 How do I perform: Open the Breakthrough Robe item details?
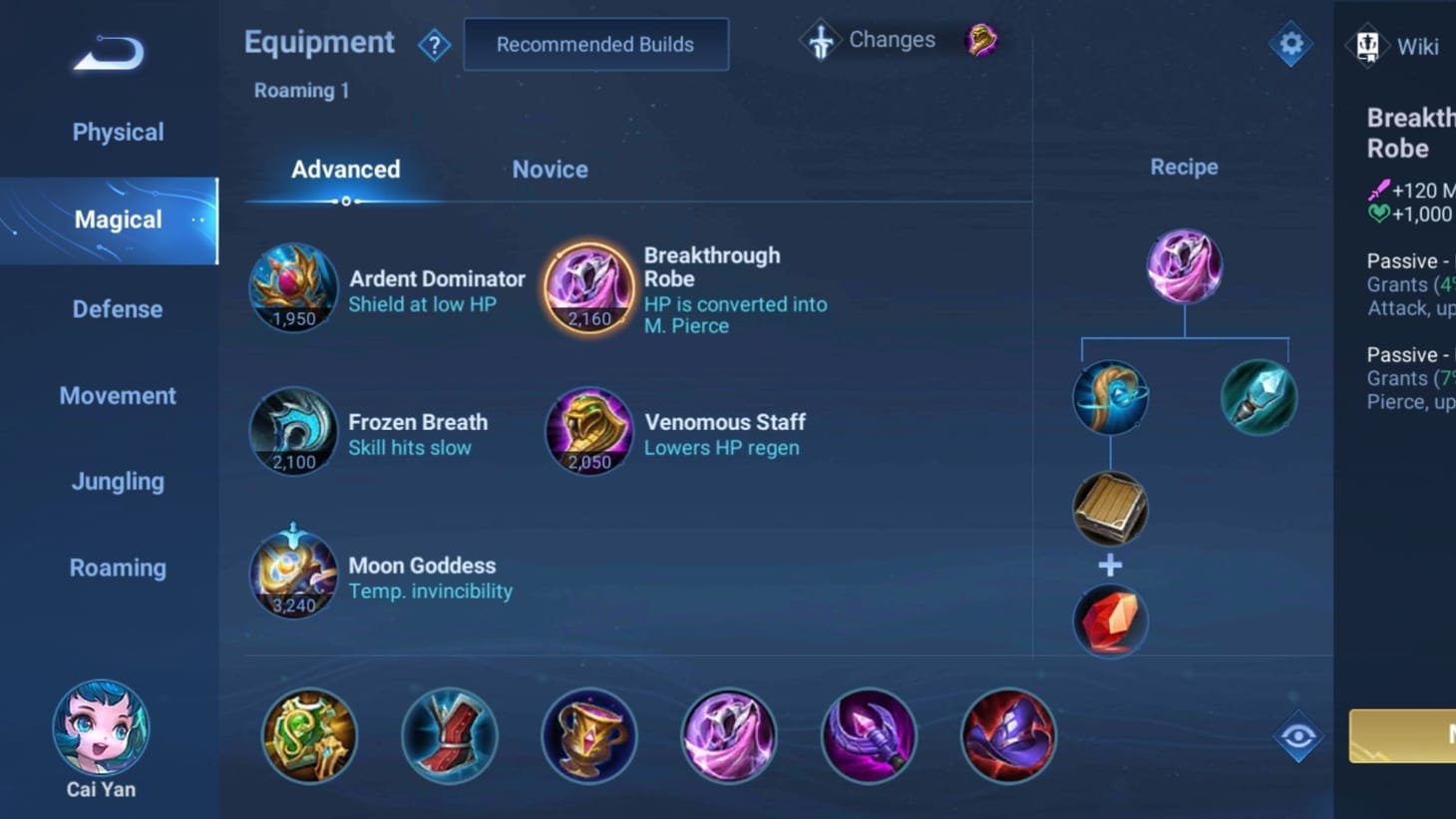tap(588, 287)
